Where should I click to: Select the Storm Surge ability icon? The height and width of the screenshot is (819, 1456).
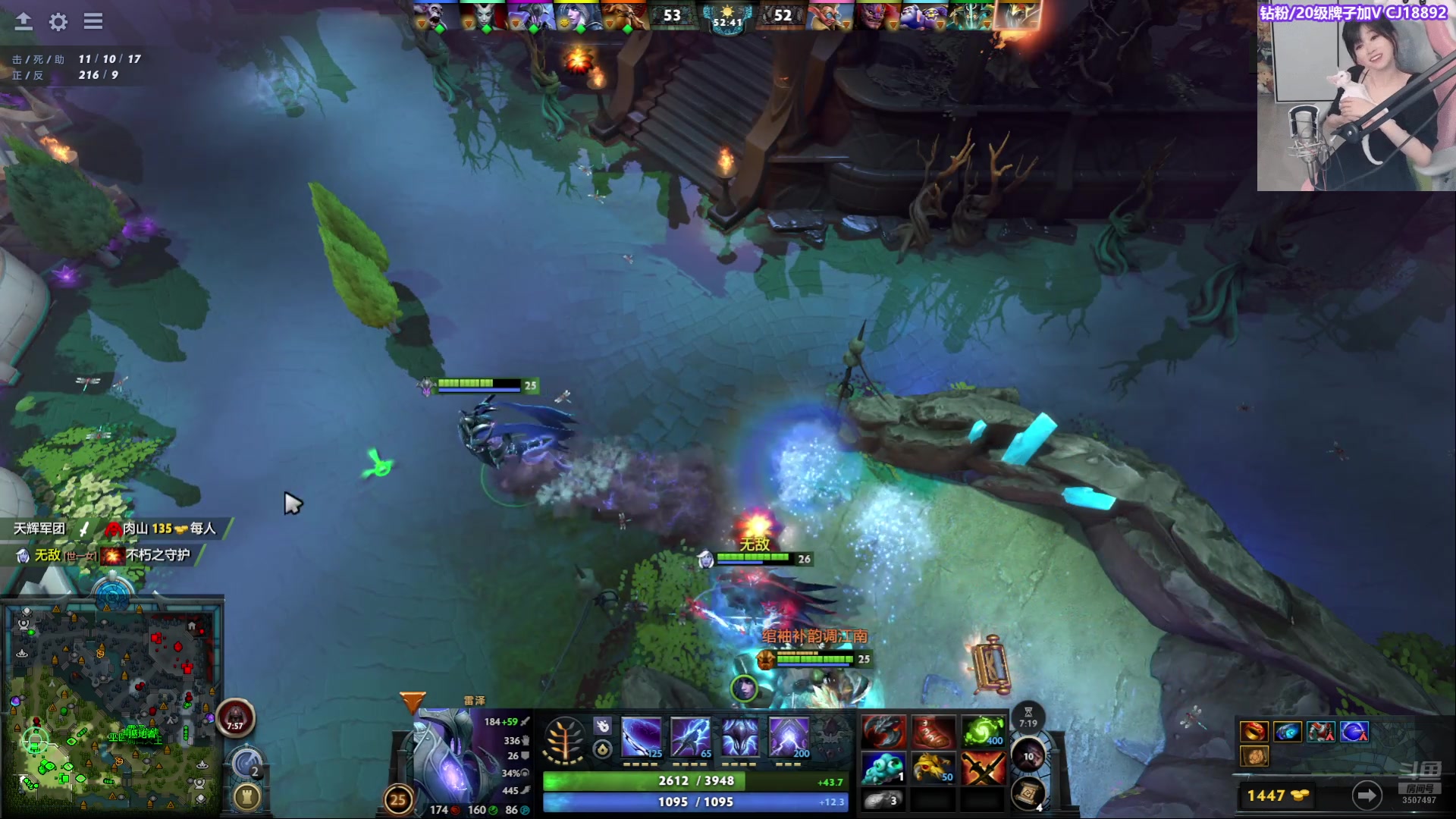739,736
